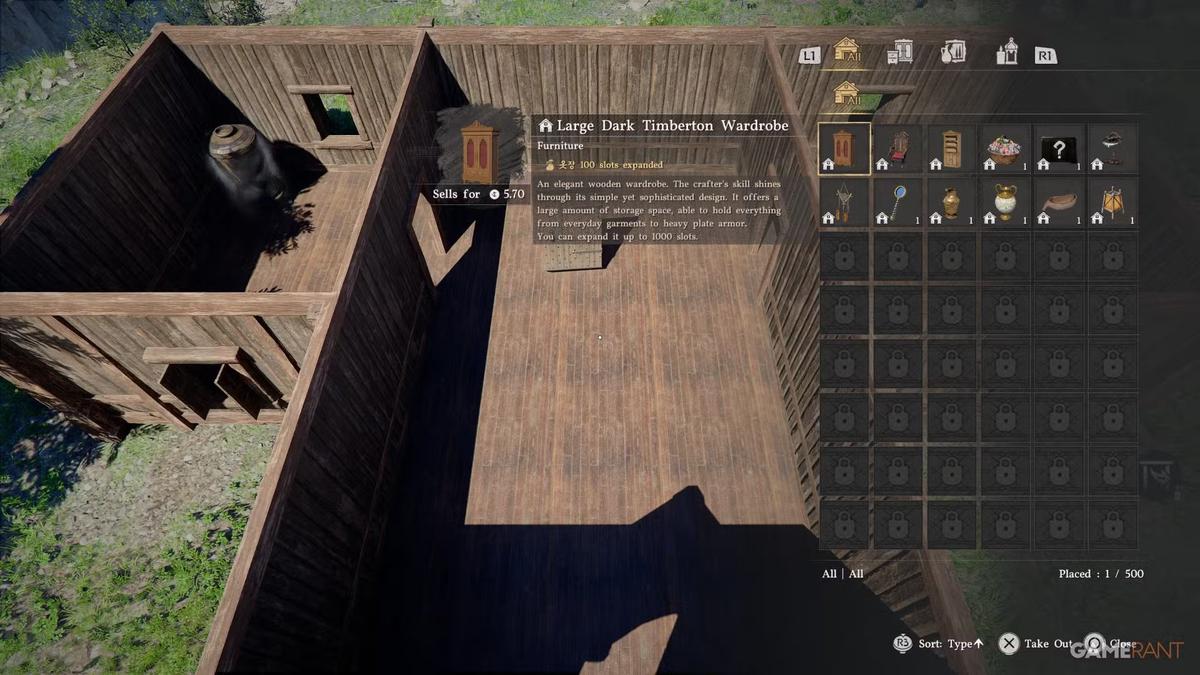The height and width of the screenshot is (675, 1200).
Task: Pick the golden bronze vase slot
Action: 951,202
